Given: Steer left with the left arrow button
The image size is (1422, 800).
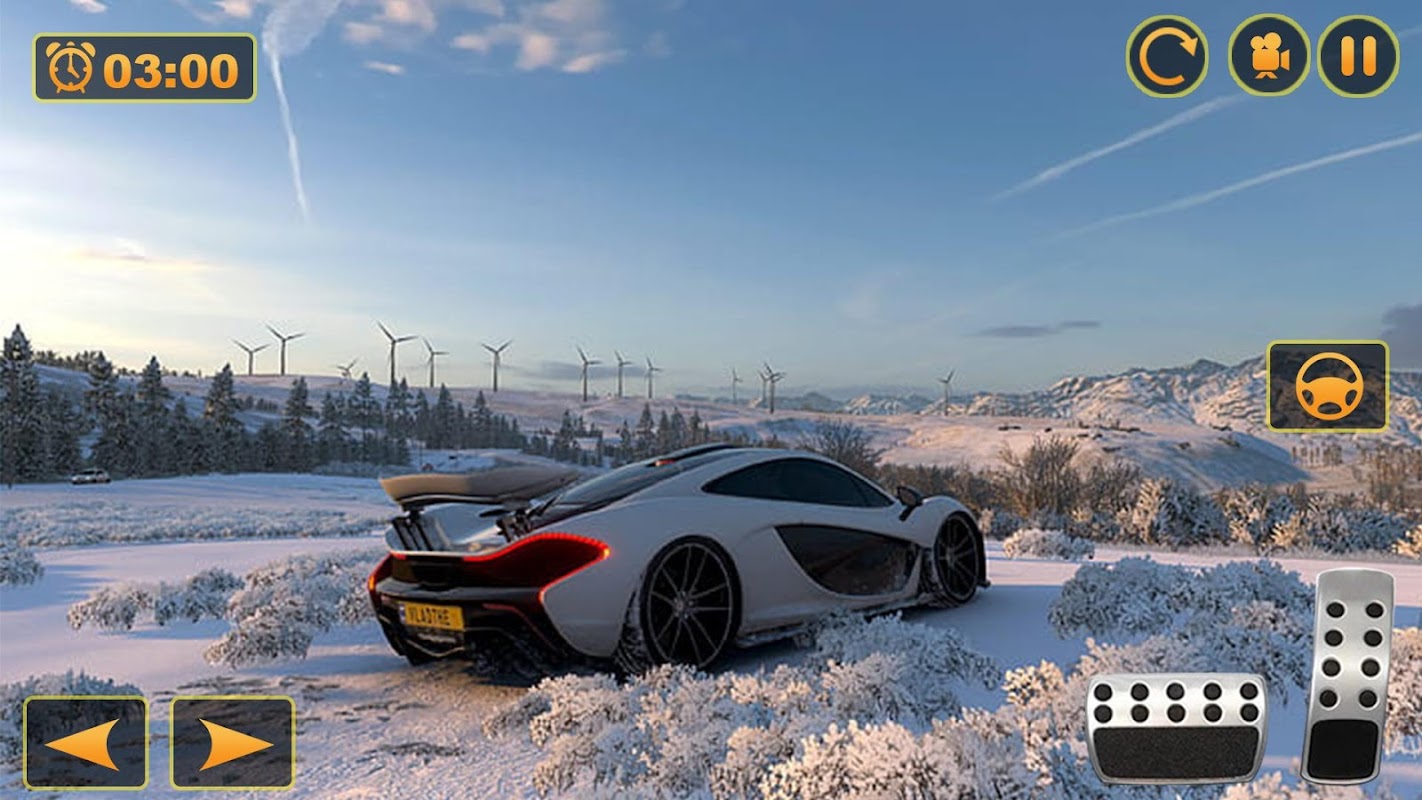Looking at the screenshot, I should tap(85, 743).
